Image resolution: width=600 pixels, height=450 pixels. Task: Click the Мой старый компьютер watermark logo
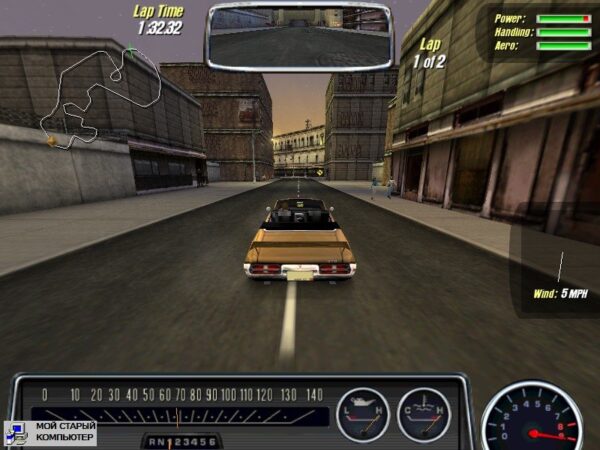point(50,432)
